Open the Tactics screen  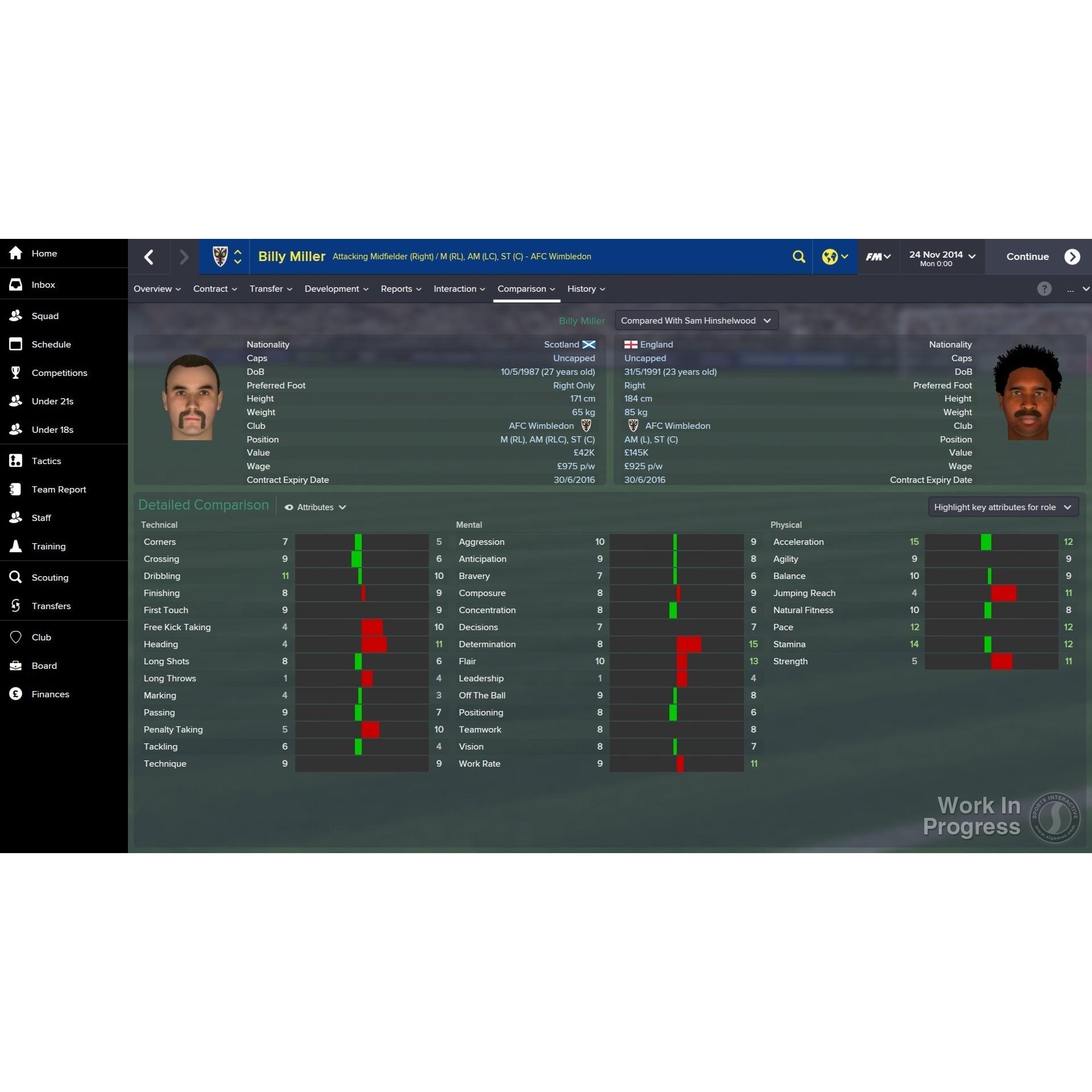coord(46,461)
